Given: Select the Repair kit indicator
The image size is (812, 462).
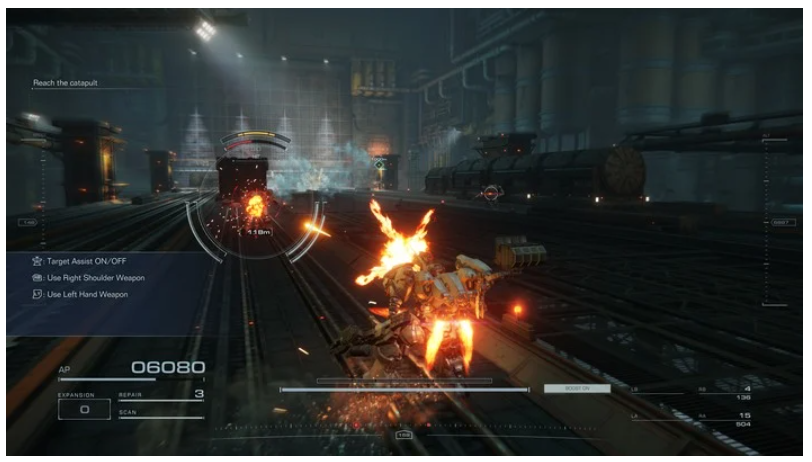Looking at the screenshot, I should [160, 396].
